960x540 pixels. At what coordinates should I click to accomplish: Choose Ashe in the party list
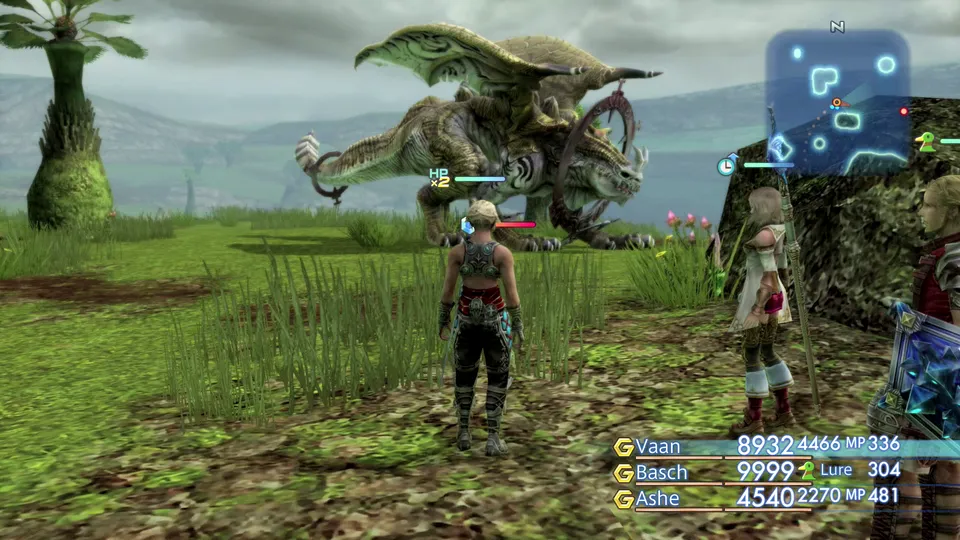(x=658, y=498)
